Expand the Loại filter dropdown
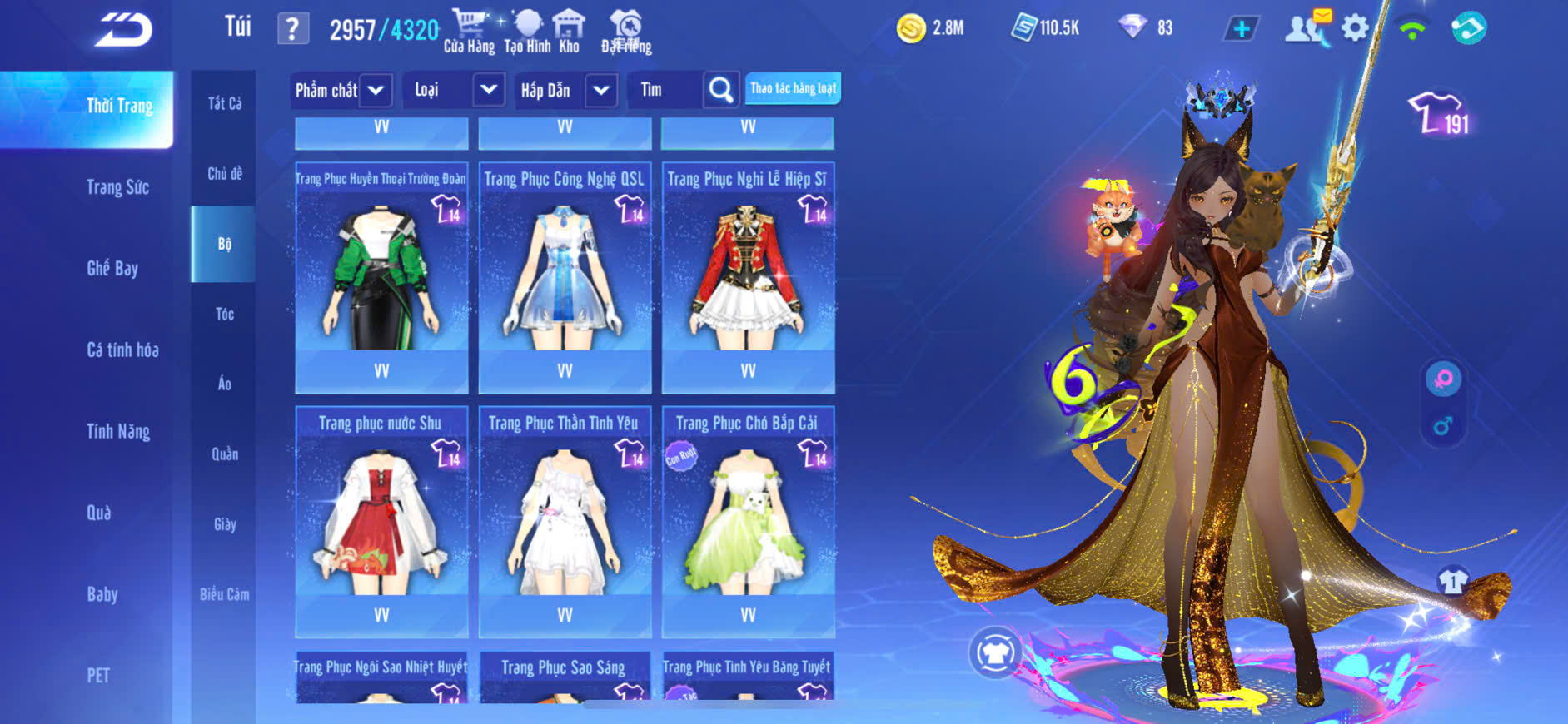Screen dimensions: 1568x724 [489, 90]
